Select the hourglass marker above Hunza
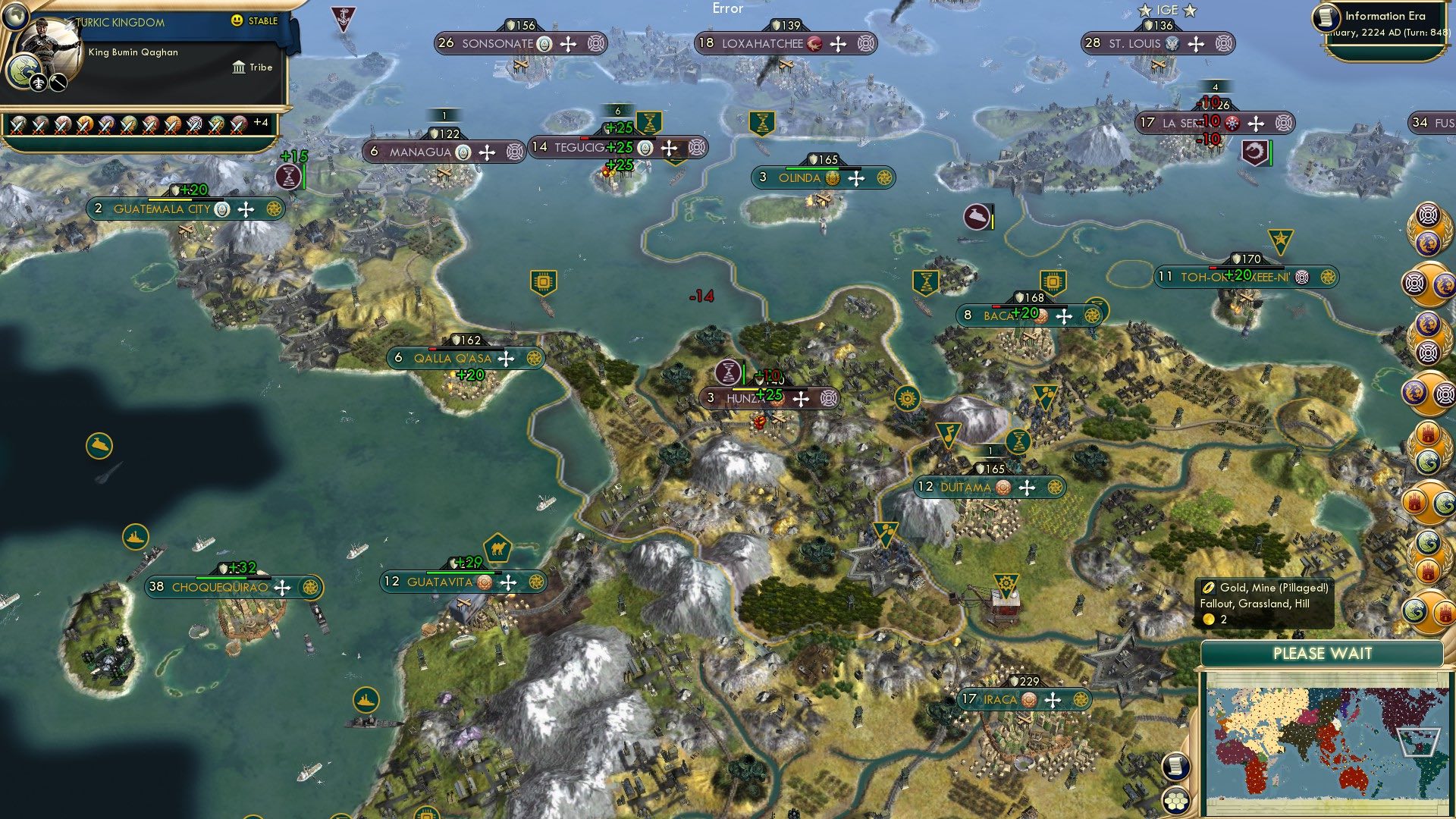Image resolution: width=1456 pixels, height=819 pixels. (x=727, y=372)
